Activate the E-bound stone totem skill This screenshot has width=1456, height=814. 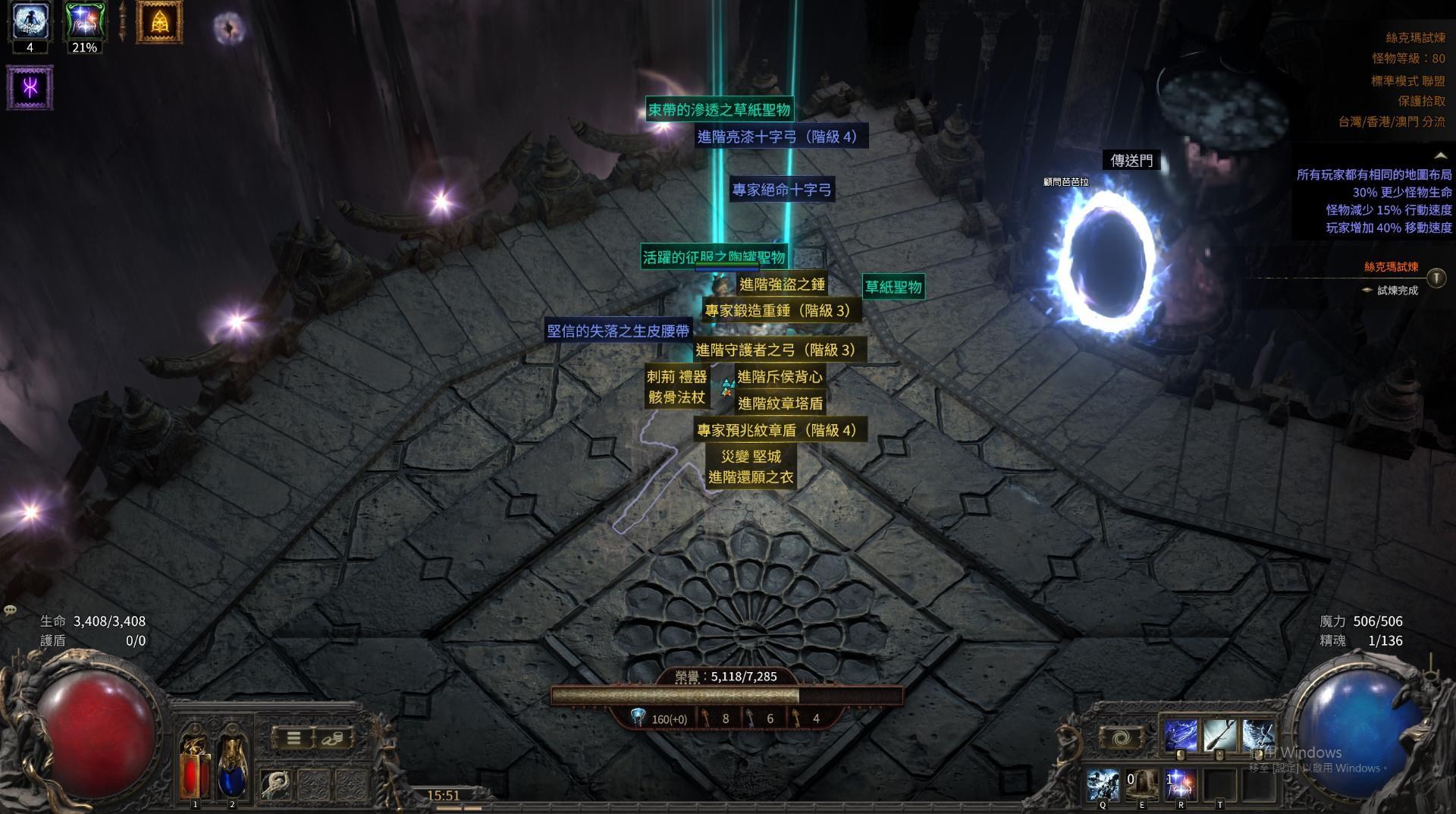(1141, 784)
